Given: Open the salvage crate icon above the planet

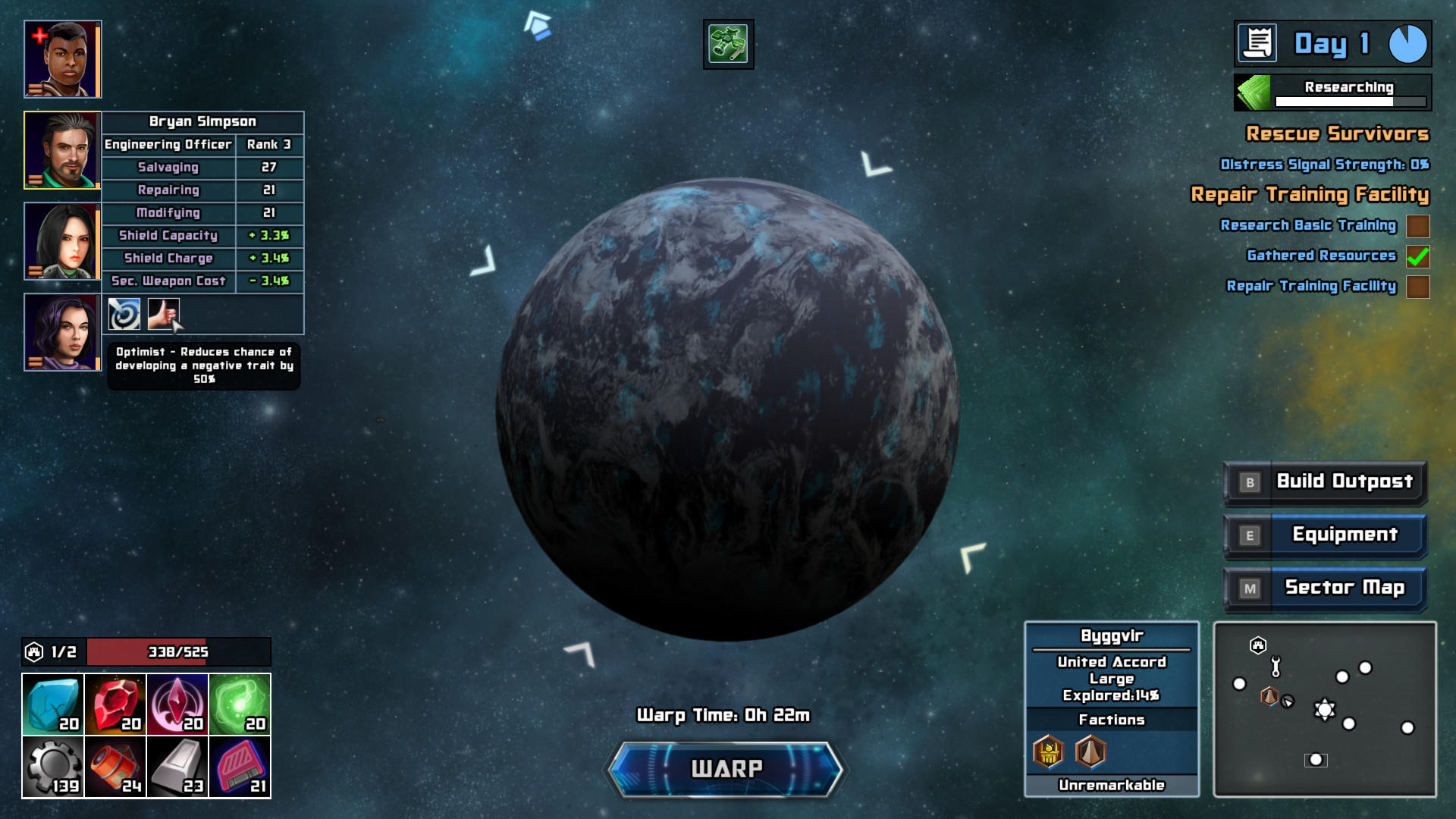Looking at the screenshot, I should tap(727, 43).
